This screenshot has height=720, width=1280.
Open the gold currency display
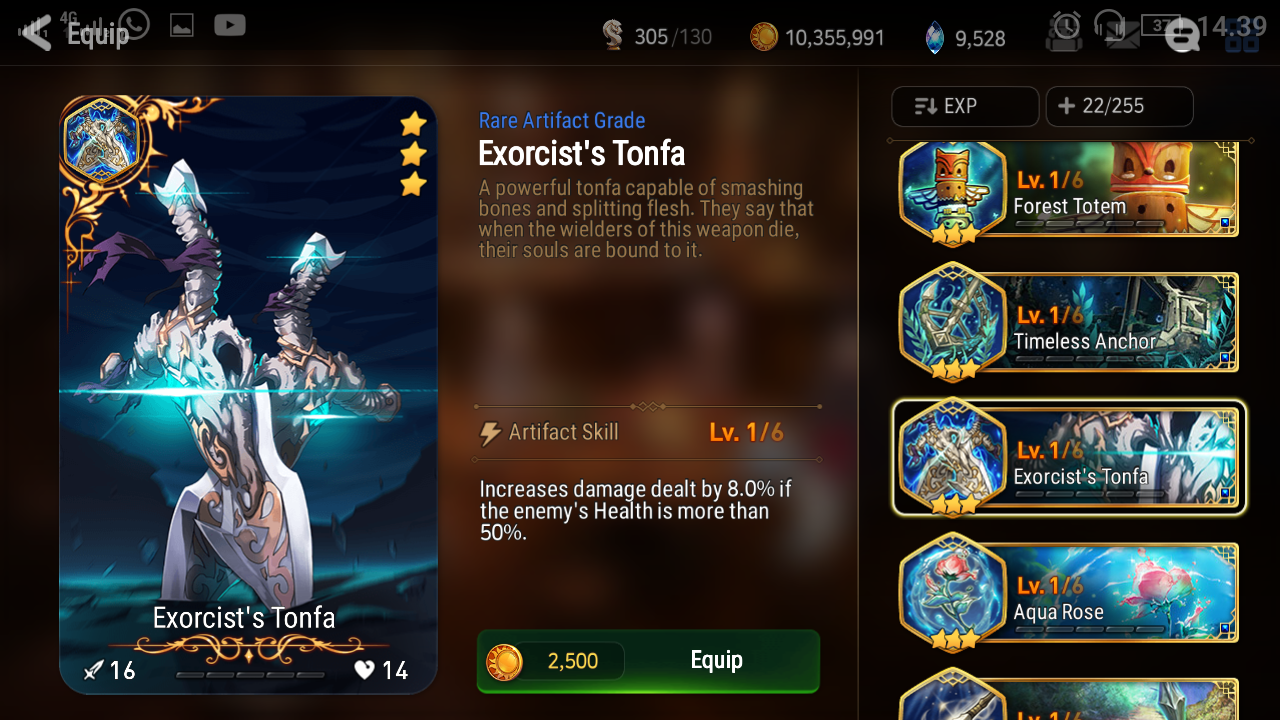point(820,36)
